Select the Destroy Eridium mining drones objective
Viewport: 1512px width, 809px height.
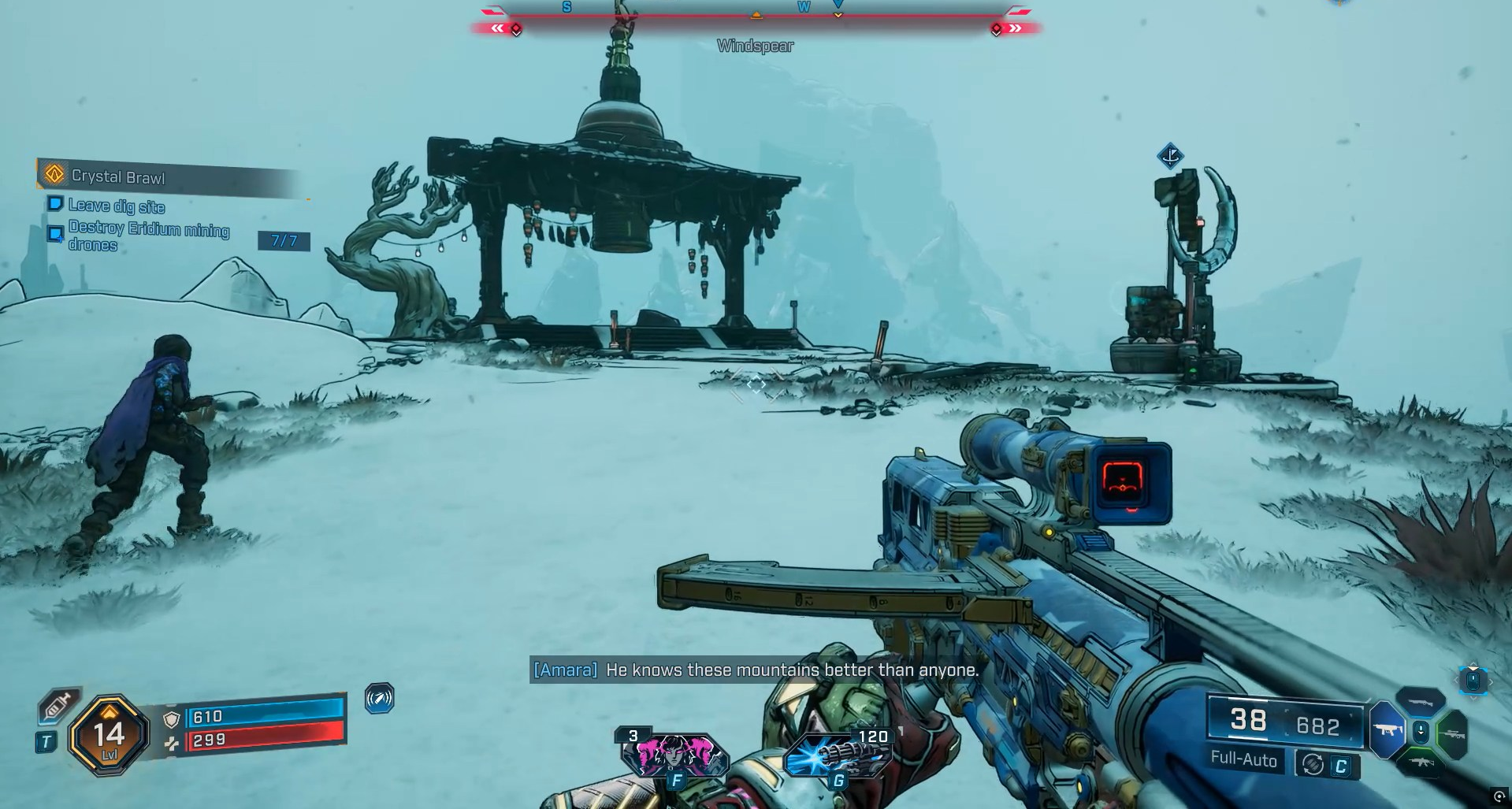point(148,236)
